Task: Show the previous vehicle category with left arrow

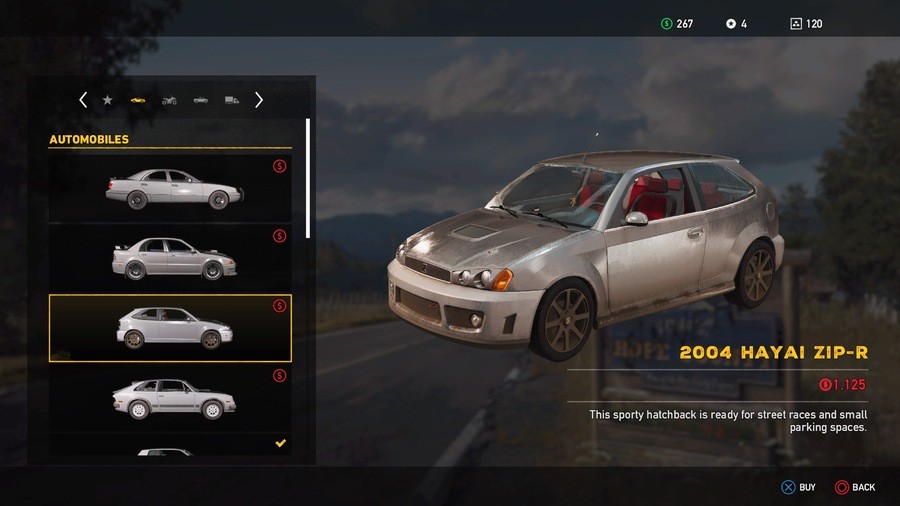Action: (x=83, y=100)
